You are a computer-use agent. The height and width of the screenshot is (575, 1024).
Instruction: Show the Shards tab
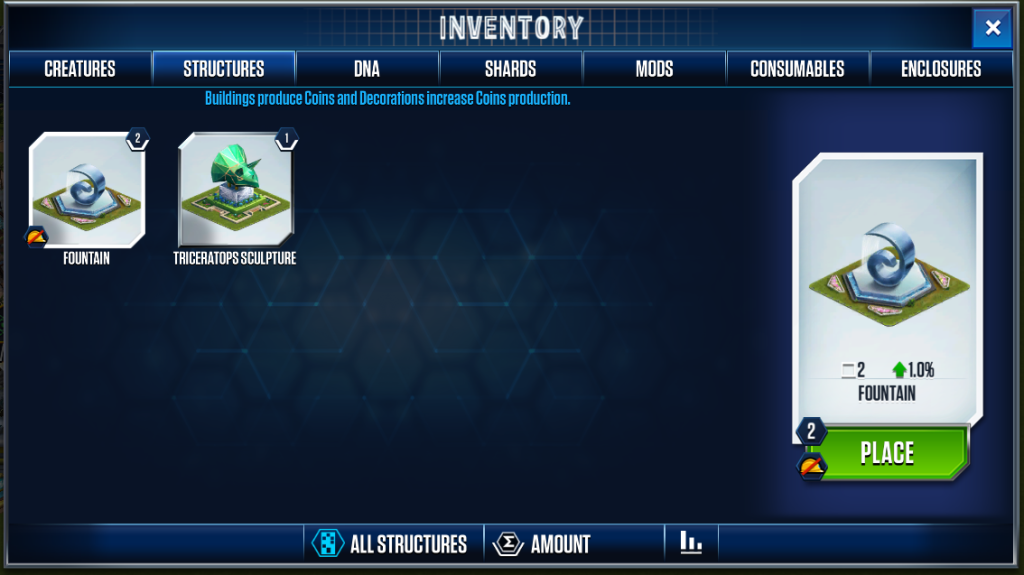(x=510, y=69)
